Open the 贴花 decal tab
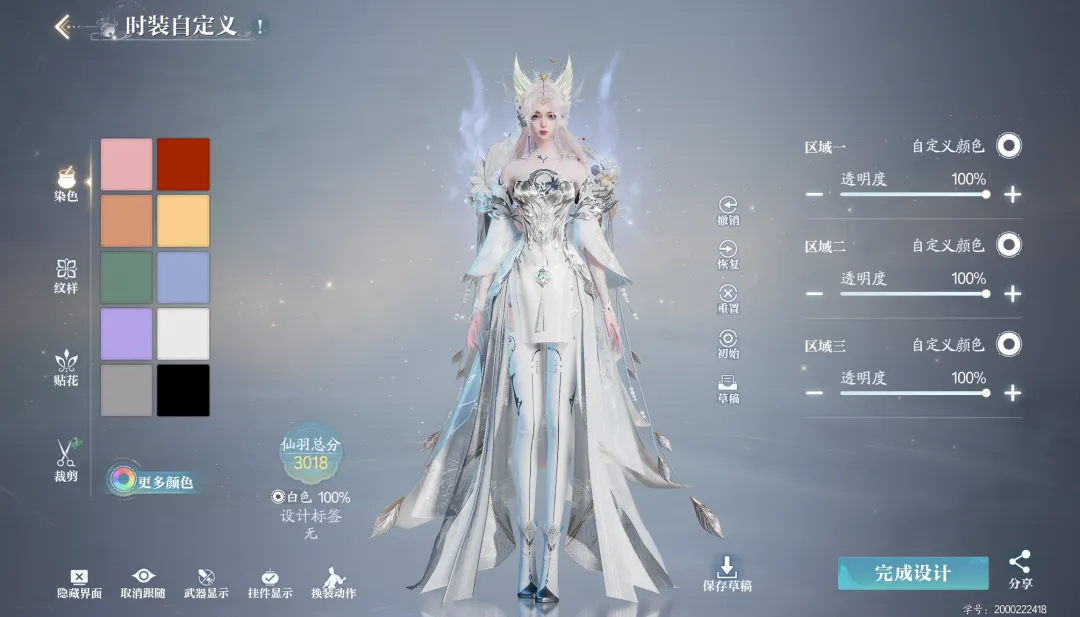1080x617 pixels. pyautogui.click(x=66, y=367)
